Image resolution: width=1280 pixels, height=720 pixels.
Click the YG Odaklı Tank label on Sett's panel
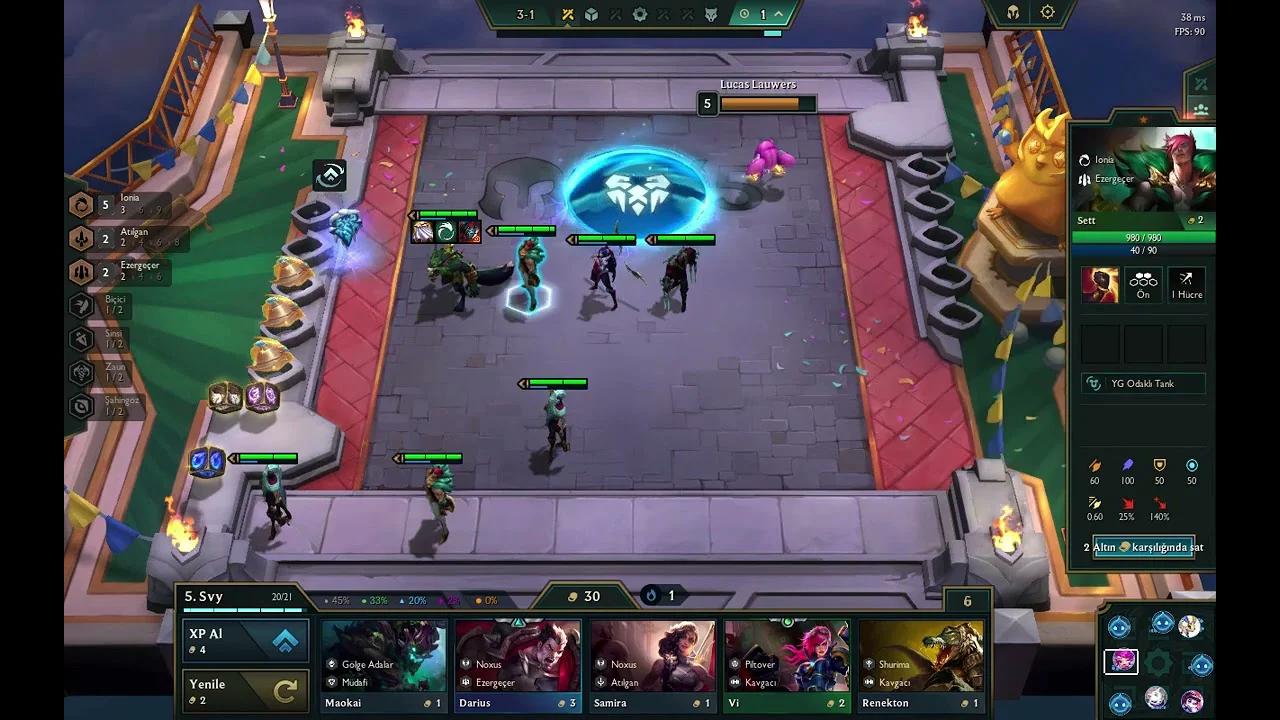click(x=1143, y=383)
